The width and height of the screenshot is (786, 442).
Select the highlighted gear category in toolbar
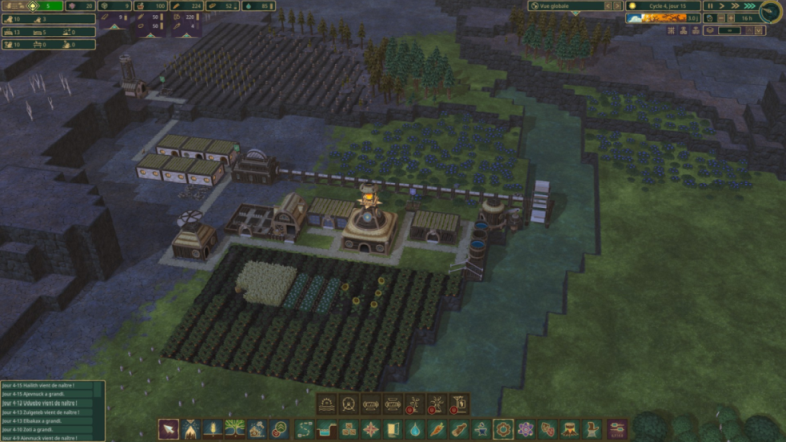pyautogui.click(x=503, y=430)
